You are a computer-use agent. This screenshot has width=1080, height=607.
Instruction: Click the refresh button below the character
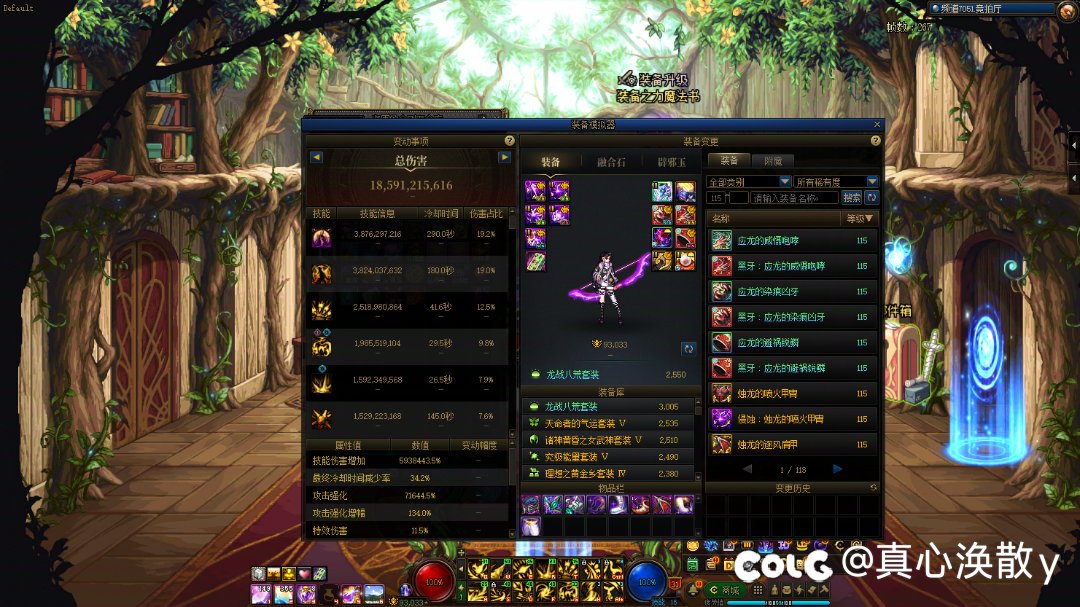click(x=688, y=348)
